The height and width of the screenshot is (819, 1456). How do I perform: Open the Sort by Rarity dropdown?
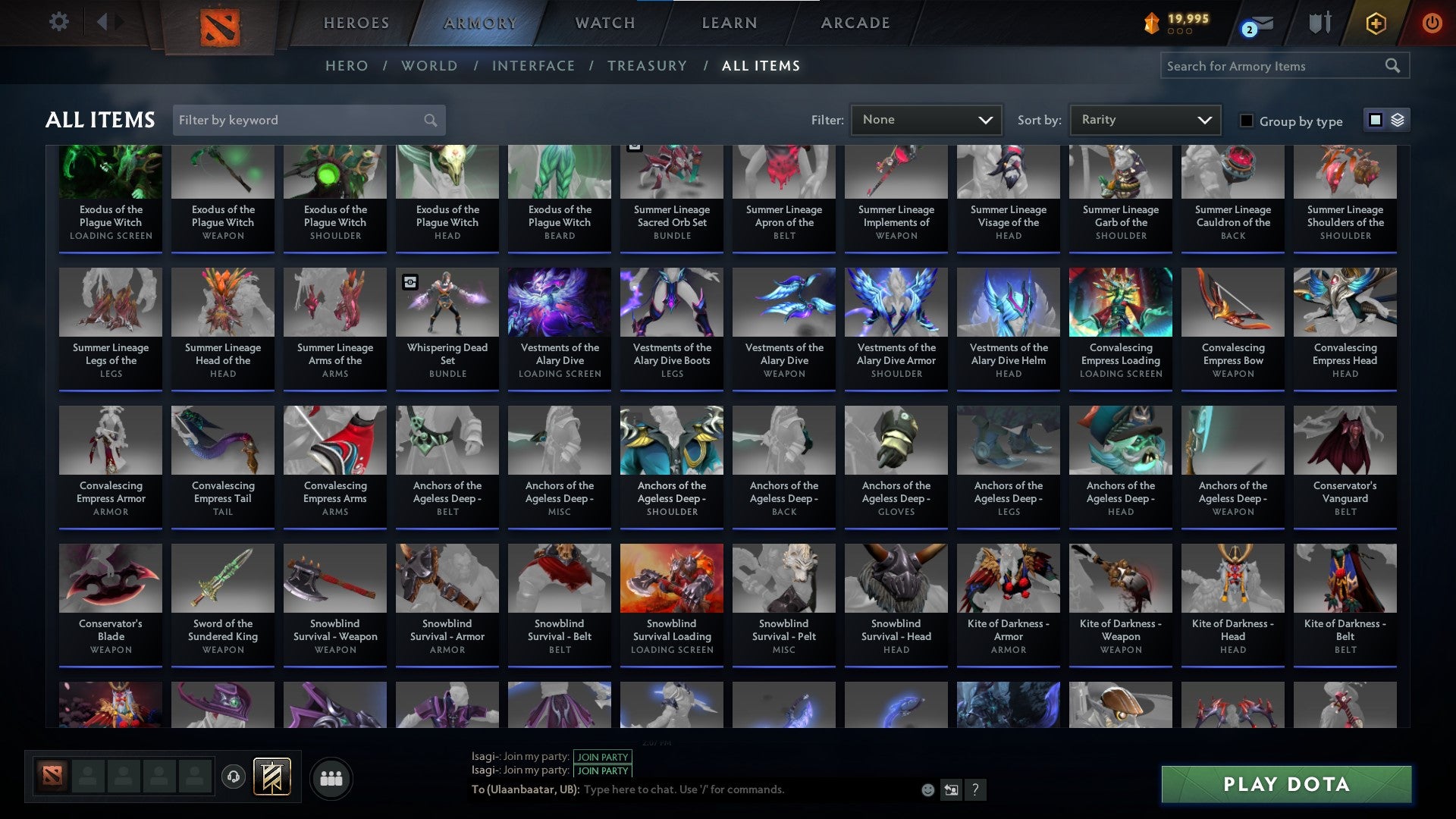[x=1144, y=119]
